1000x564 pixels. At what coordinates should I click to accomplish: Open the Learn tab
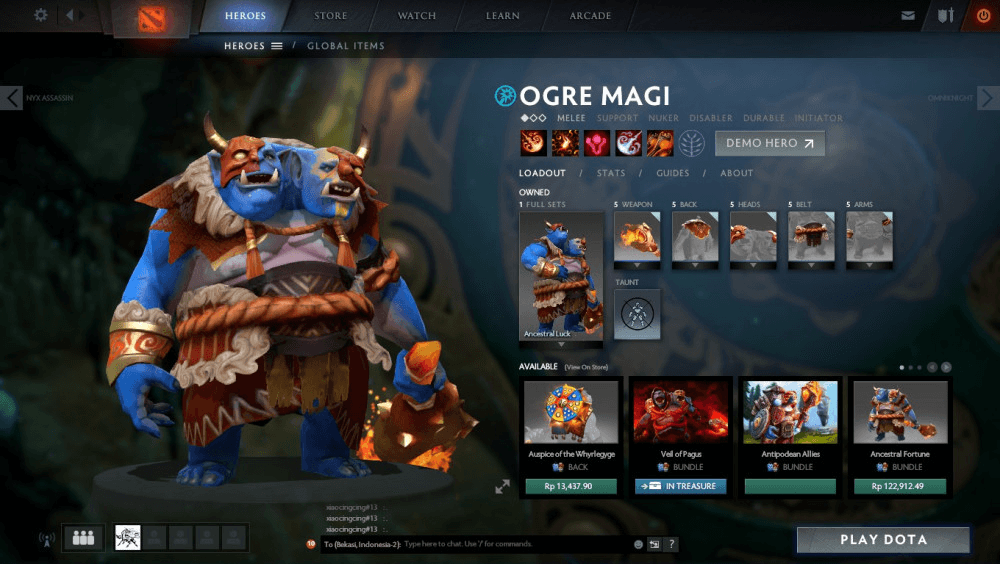[503, 16]
